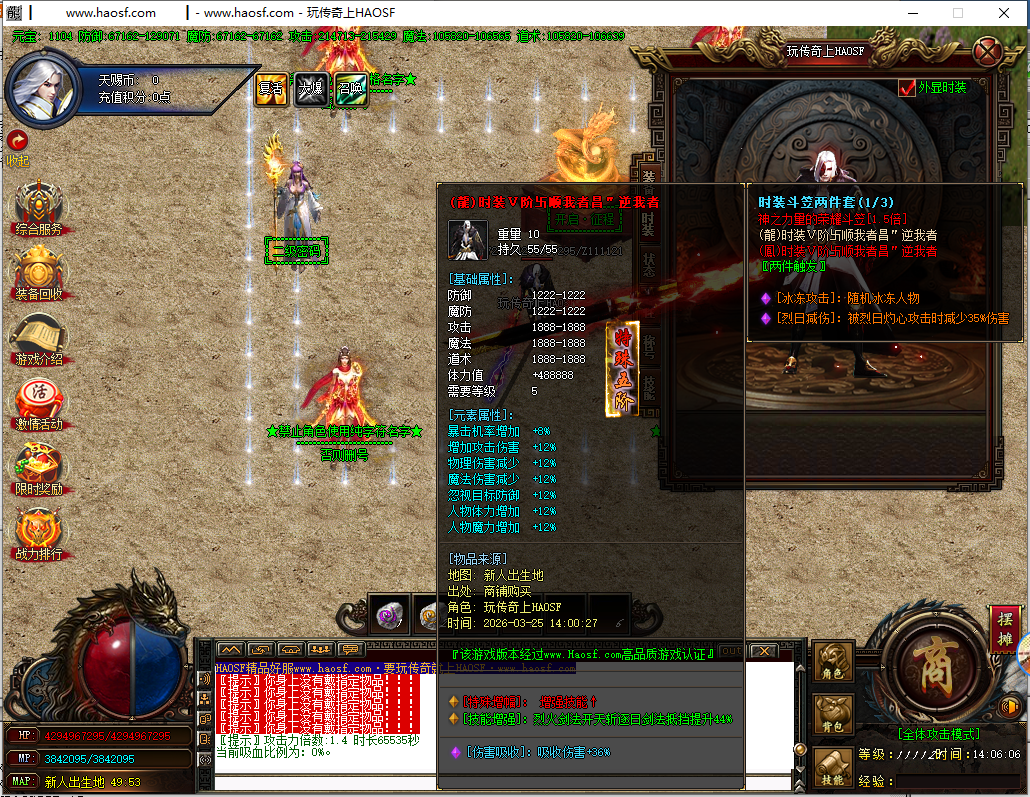
Task: Minimize the game window
Action: tap(911, 13)
